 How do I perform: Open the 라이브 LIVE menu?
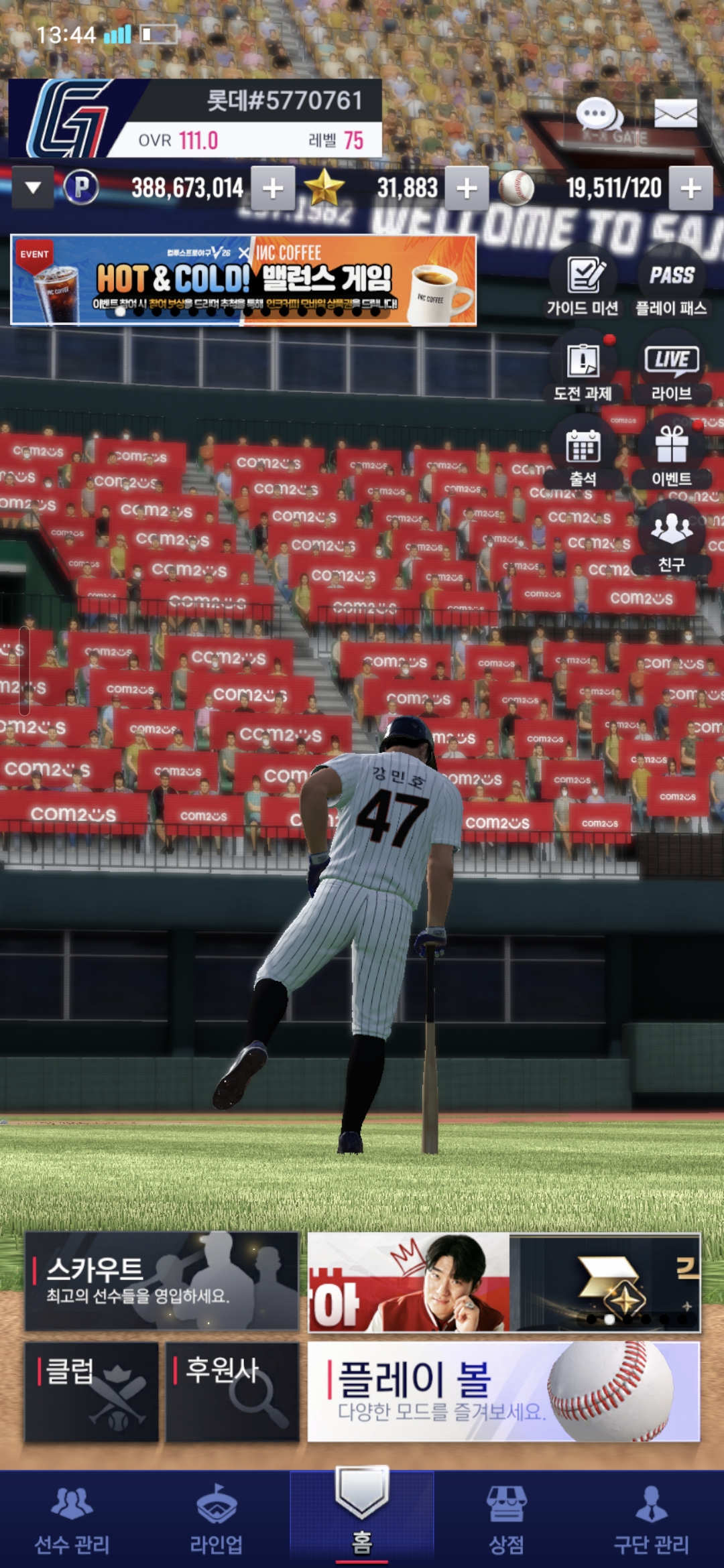[x=671, y=370]
